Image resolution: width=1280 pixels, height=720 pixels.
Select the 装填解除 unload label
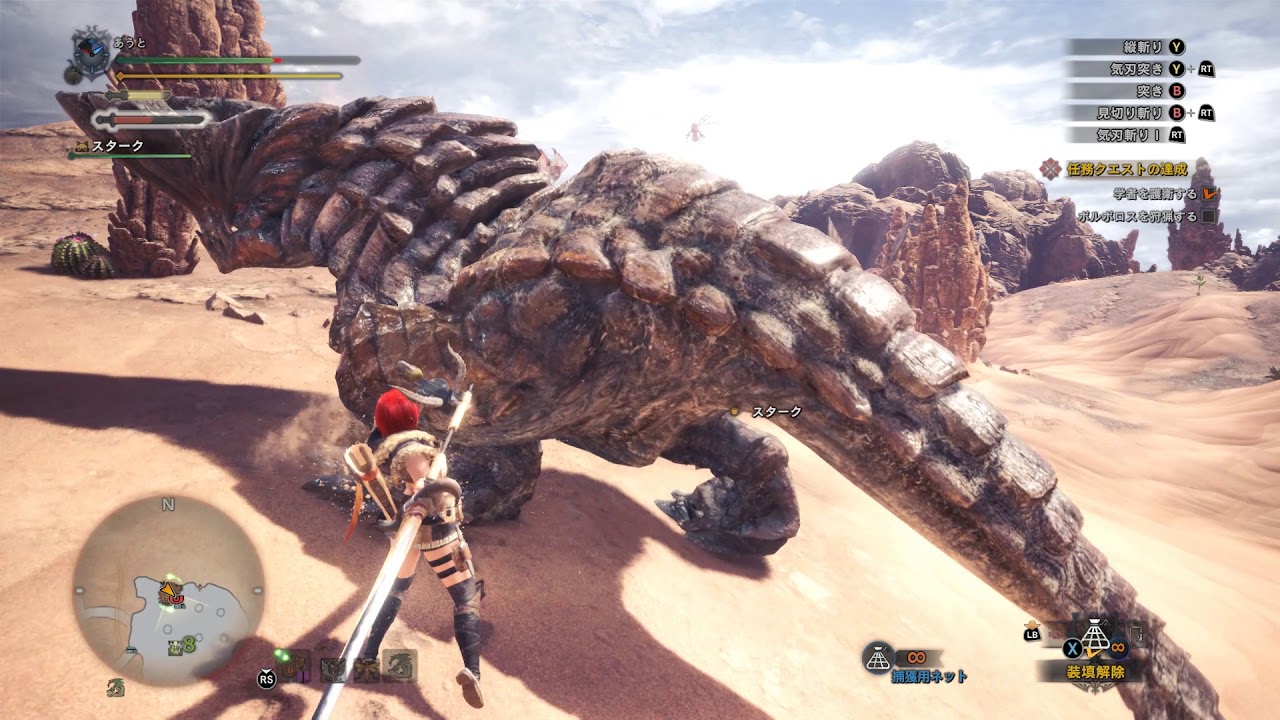1095,672
